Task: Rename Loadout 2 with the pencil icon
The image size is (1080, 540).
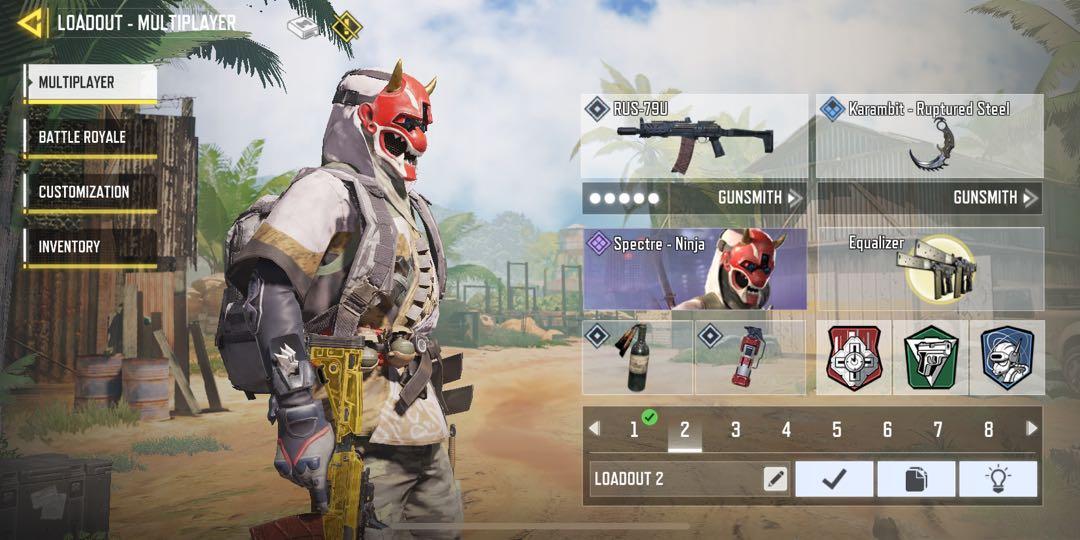Action: point(775,479)
